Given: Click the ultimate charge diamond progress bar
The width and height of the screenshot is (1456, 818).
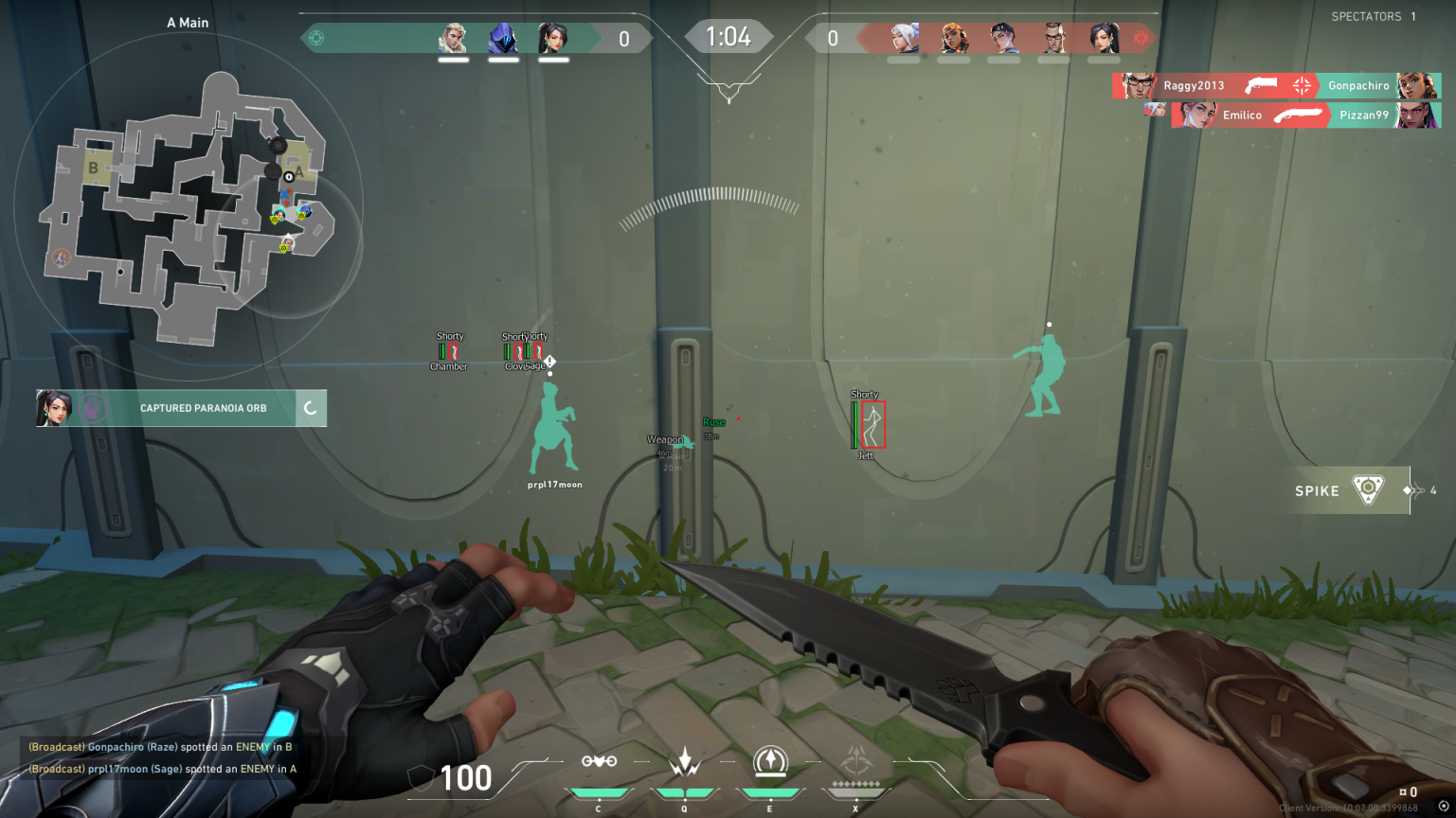Looking at the screenshot, I should tap(855, 784).
